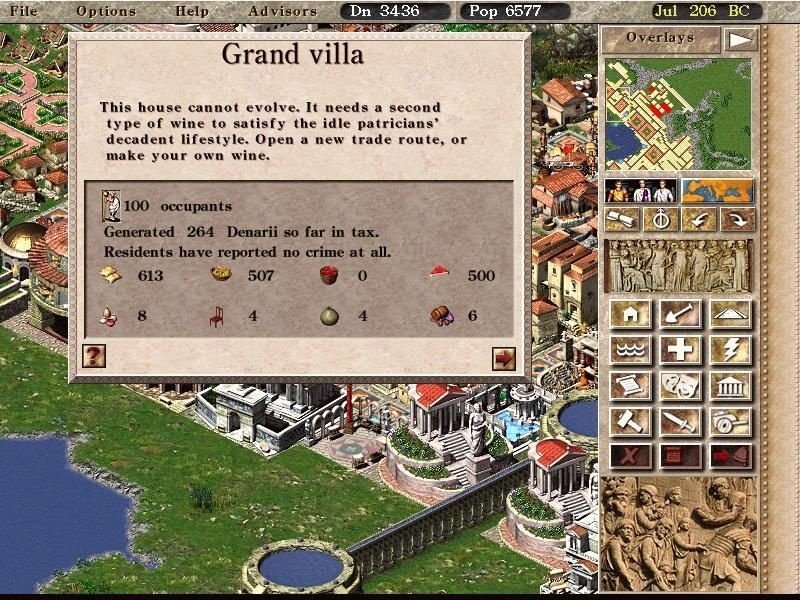The image size is (800, 600).
Task: Open the security sword build button
Action: pos(680,421)
